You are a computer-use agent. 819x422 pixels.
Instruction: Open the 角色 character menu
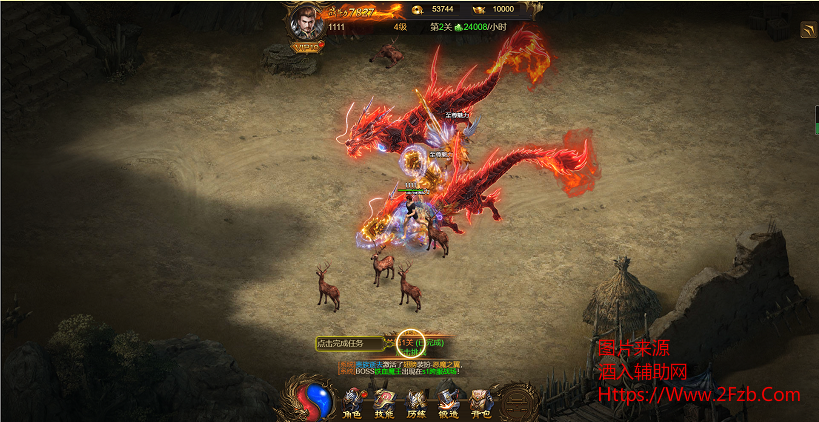click(x=352, y=400)
